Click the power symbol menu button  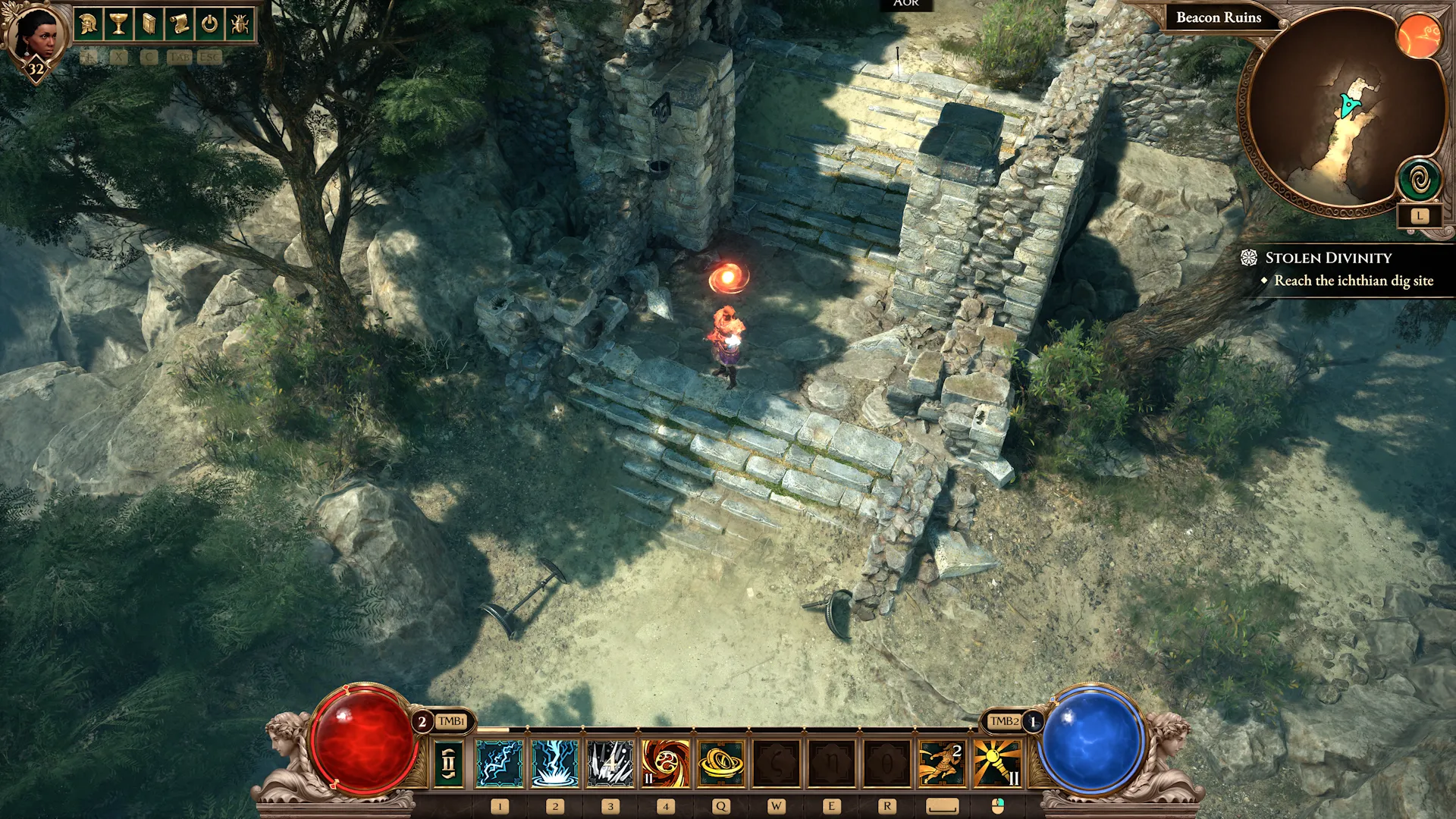210,24
